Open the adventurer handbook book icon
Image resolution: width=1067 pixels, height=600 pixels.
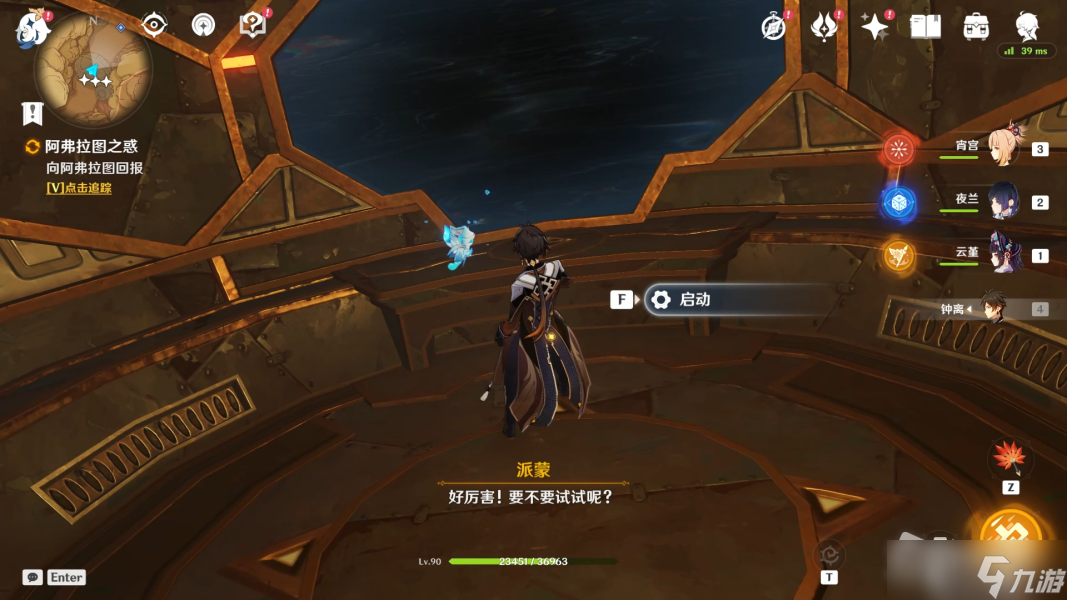click(x=925, y=27)
